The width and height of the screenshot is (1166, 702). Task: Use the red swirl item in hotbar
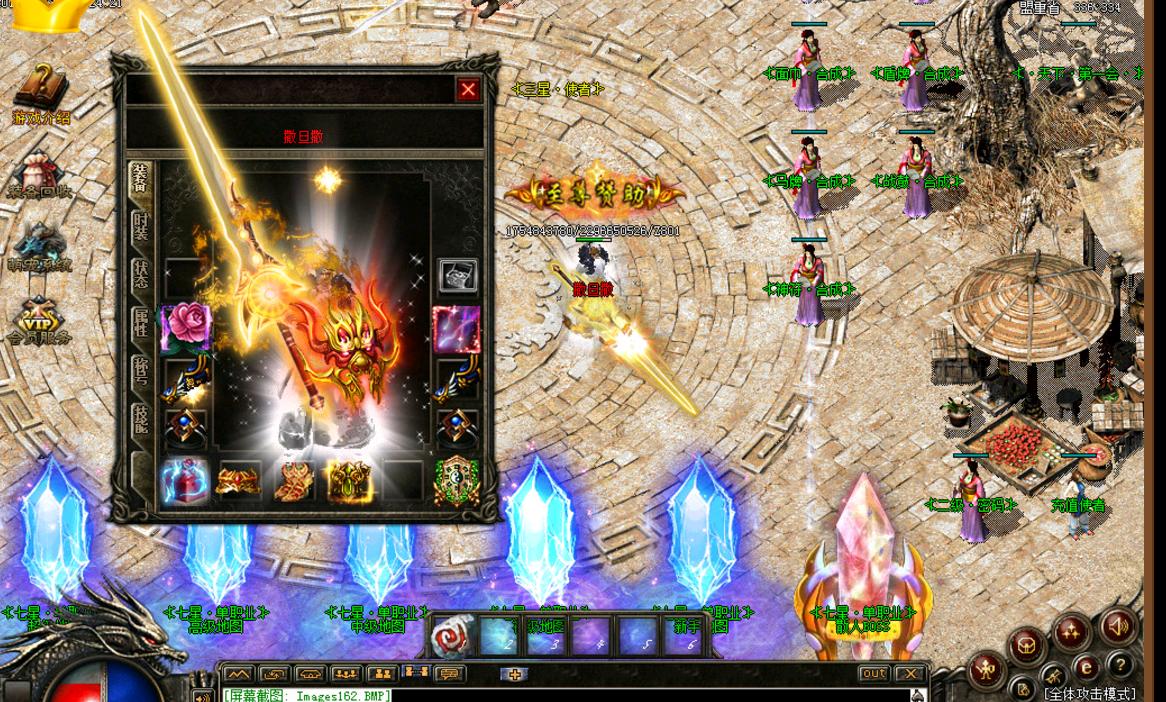coord(452,637)
